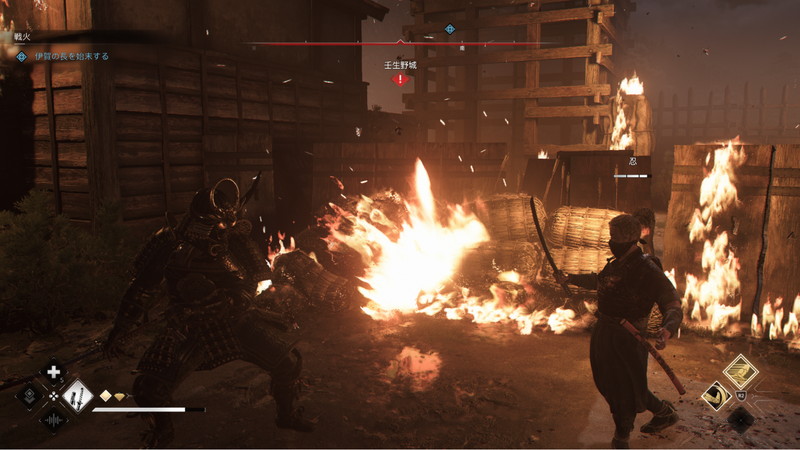Activate the upper golden ability icon
Image resolution: width=800 pixels, height=450 pixels.
click(x=740, y=372)
